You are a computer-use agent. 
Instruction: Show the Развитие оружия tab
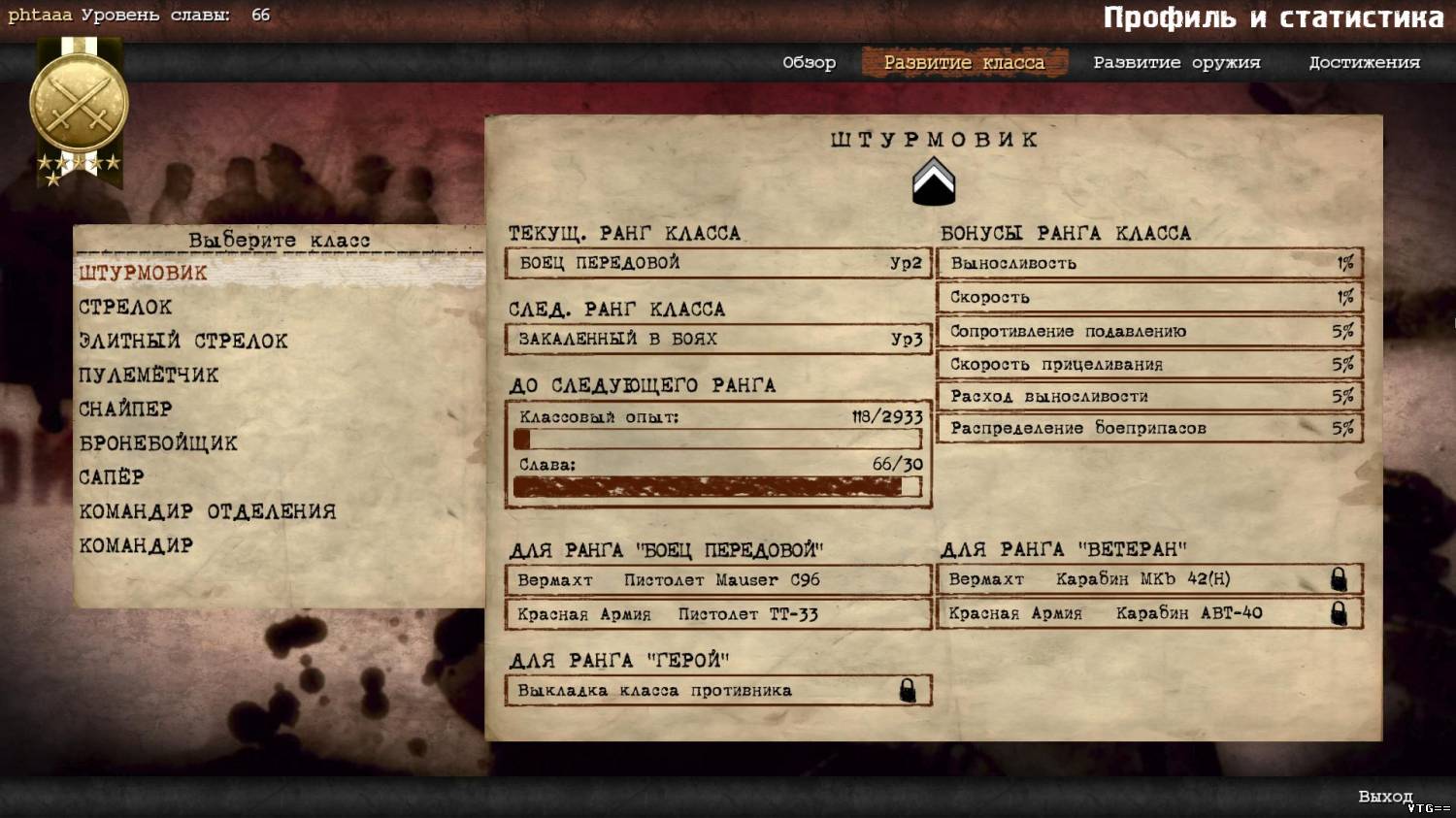click(x=1176, y=63)
